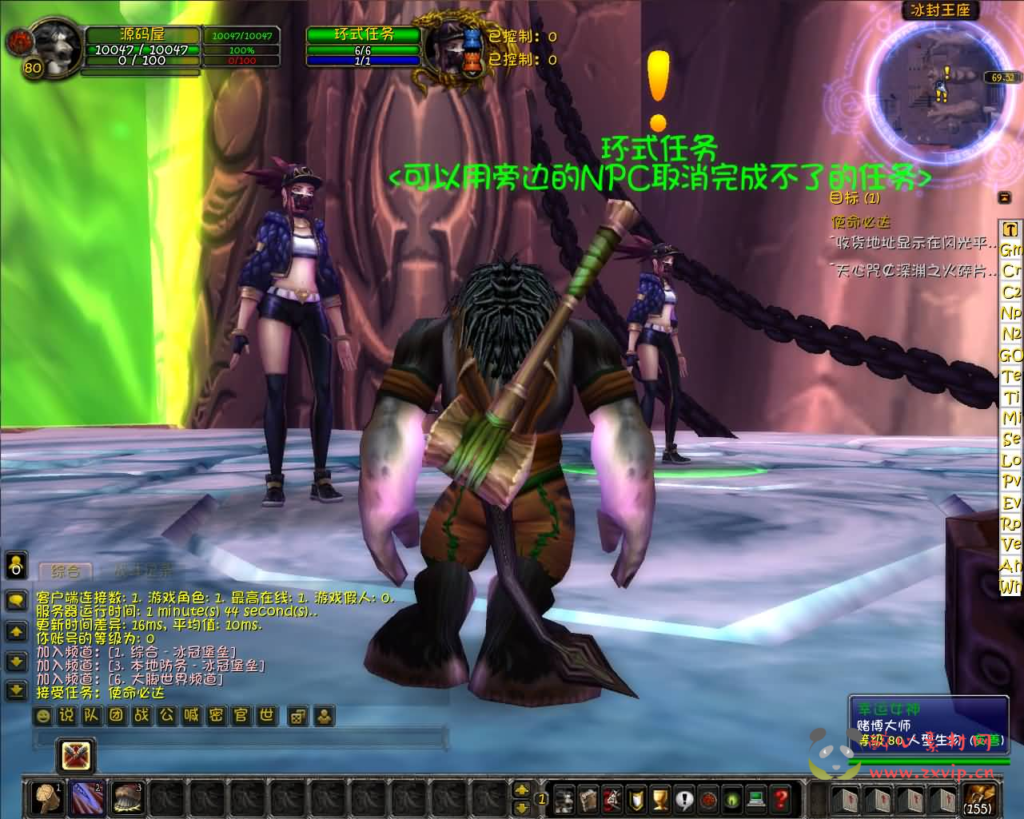Click the Gm button in side panel

coord(1010,250)
